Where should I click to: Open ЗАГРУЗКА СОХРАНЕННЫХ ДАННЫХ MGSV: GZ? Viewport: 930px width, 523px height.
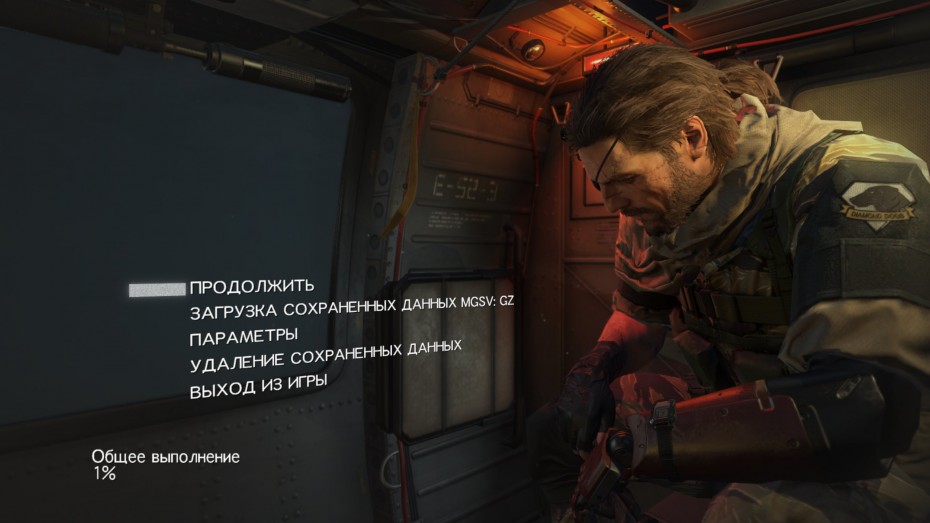350,308
